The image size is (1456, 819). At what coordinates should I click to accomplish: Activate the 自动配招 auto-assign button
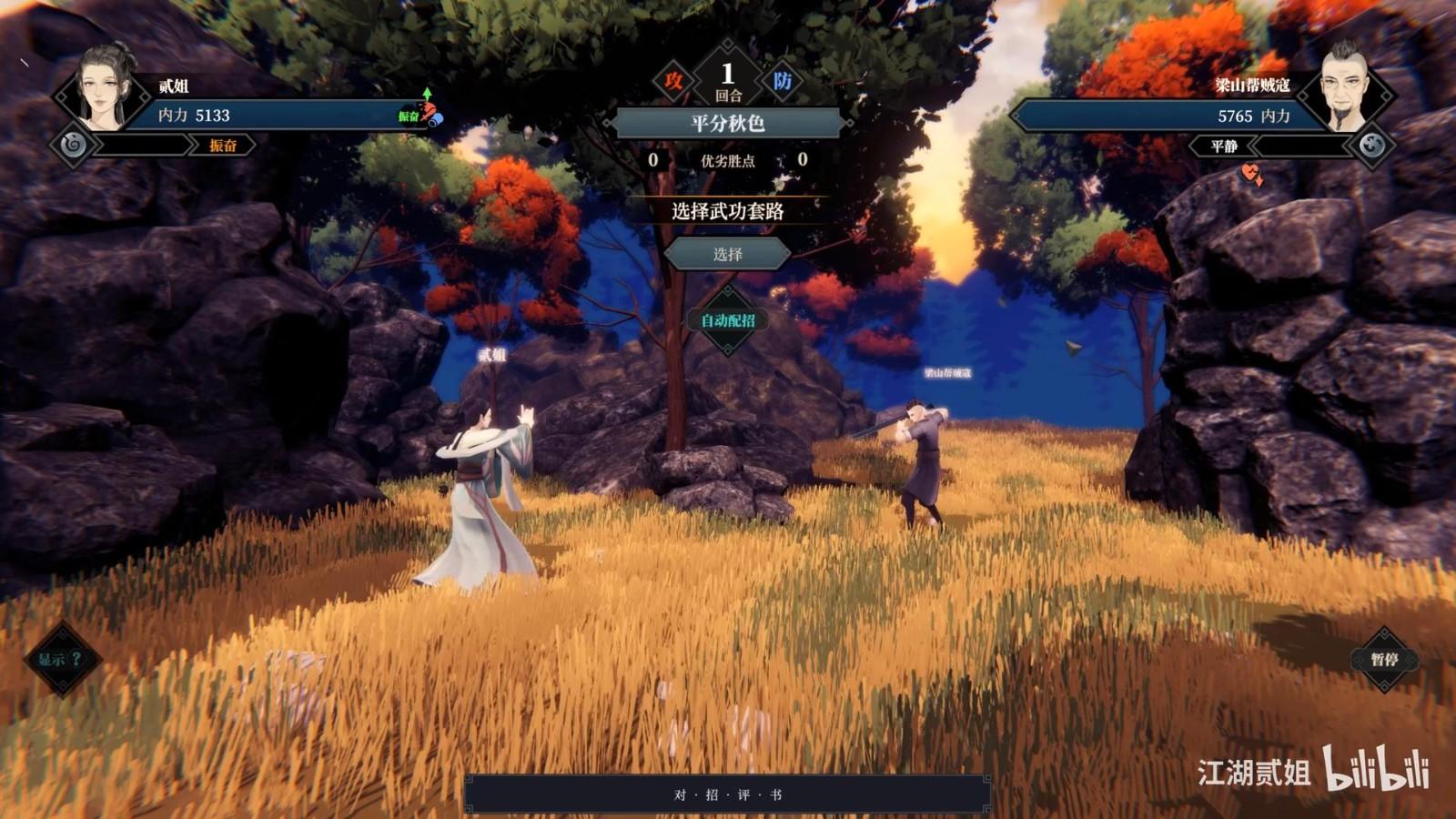click(727, 320)
